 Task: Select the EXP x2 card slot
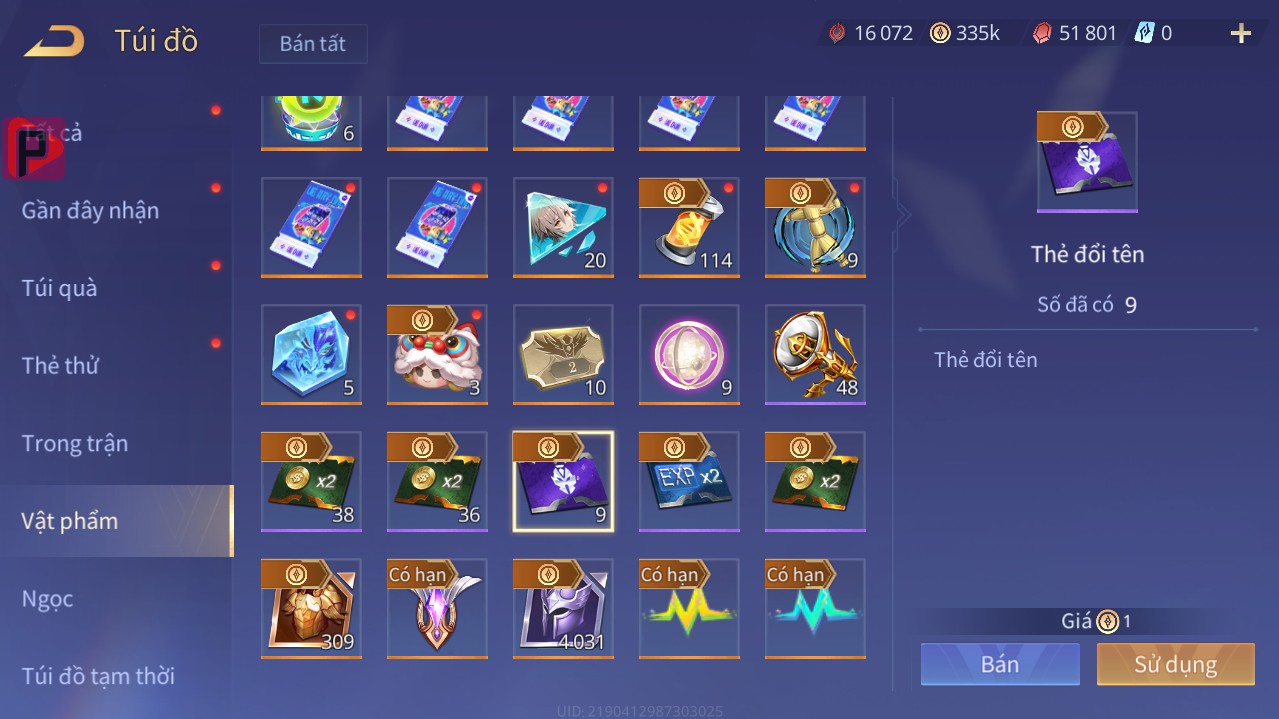tap(689, 481)
